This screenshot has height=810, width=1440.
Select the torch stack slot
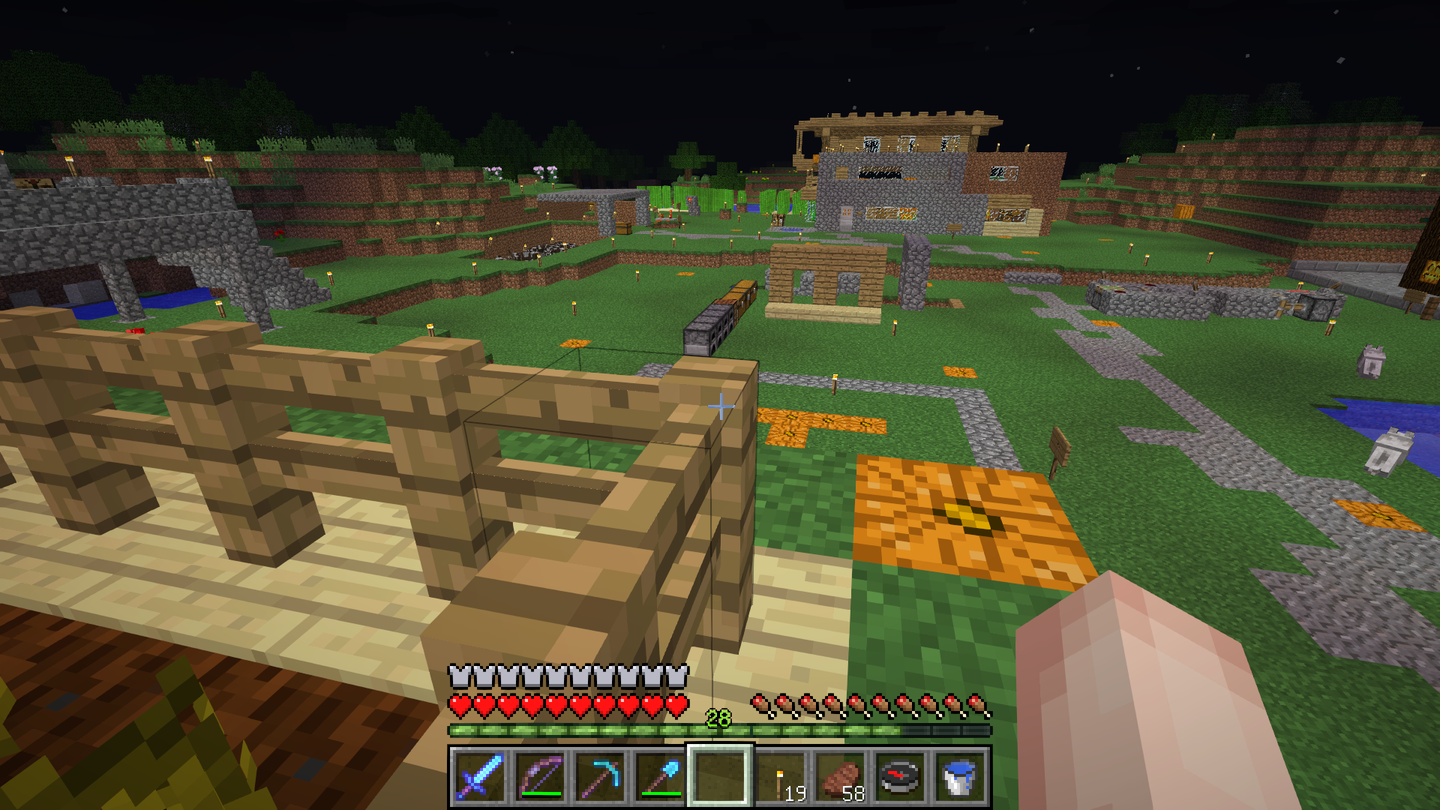click(x=779, y=775)
